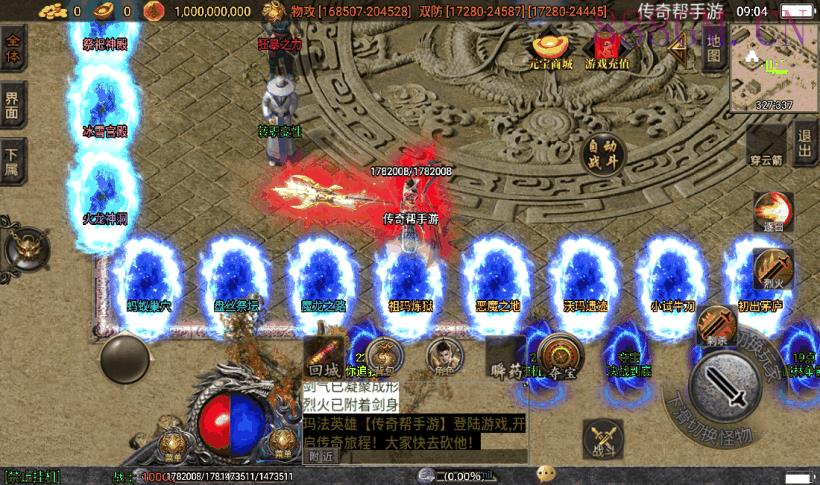The height and width of the screenshot is (485, 820).
Task: Select the 界面 tab
Action: (13, 106)
